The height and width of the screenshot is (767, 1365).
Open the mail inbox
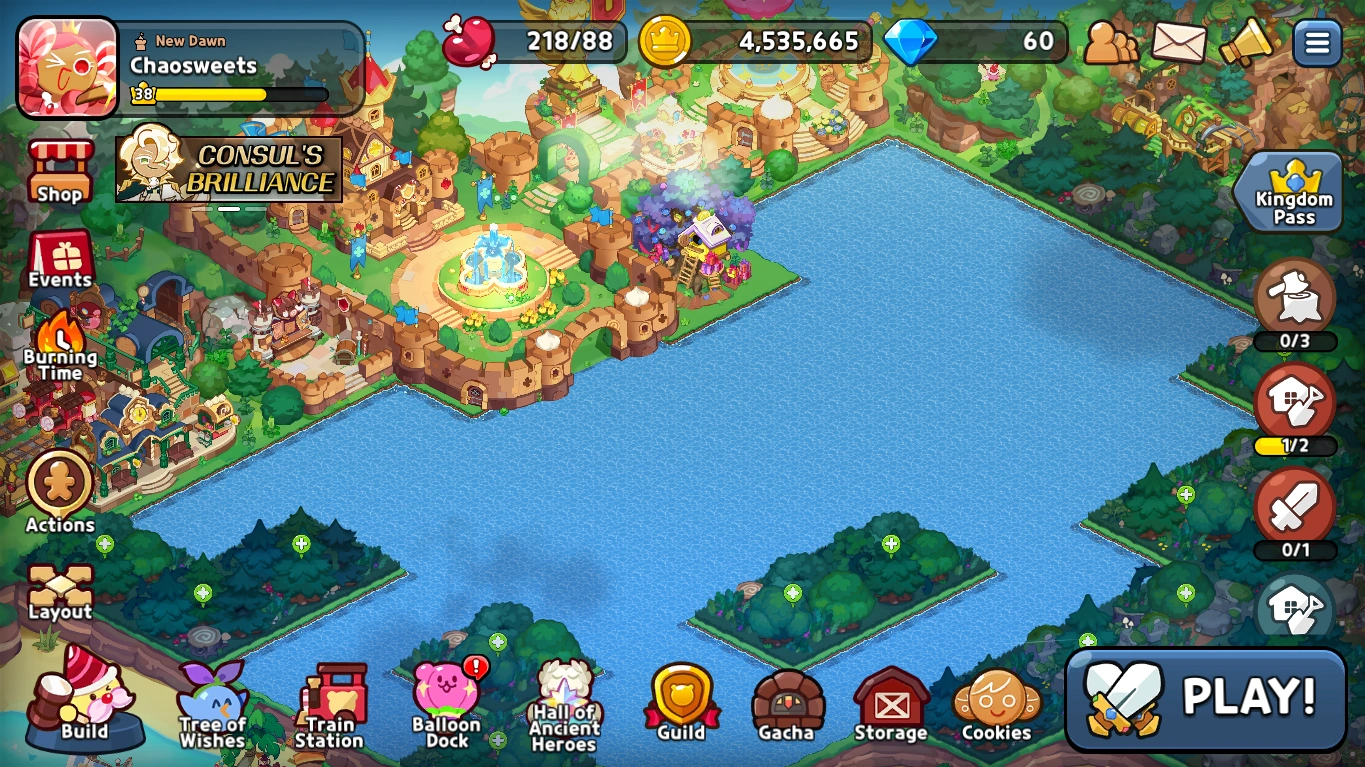pyautogui.click(x=1179, y=44)
